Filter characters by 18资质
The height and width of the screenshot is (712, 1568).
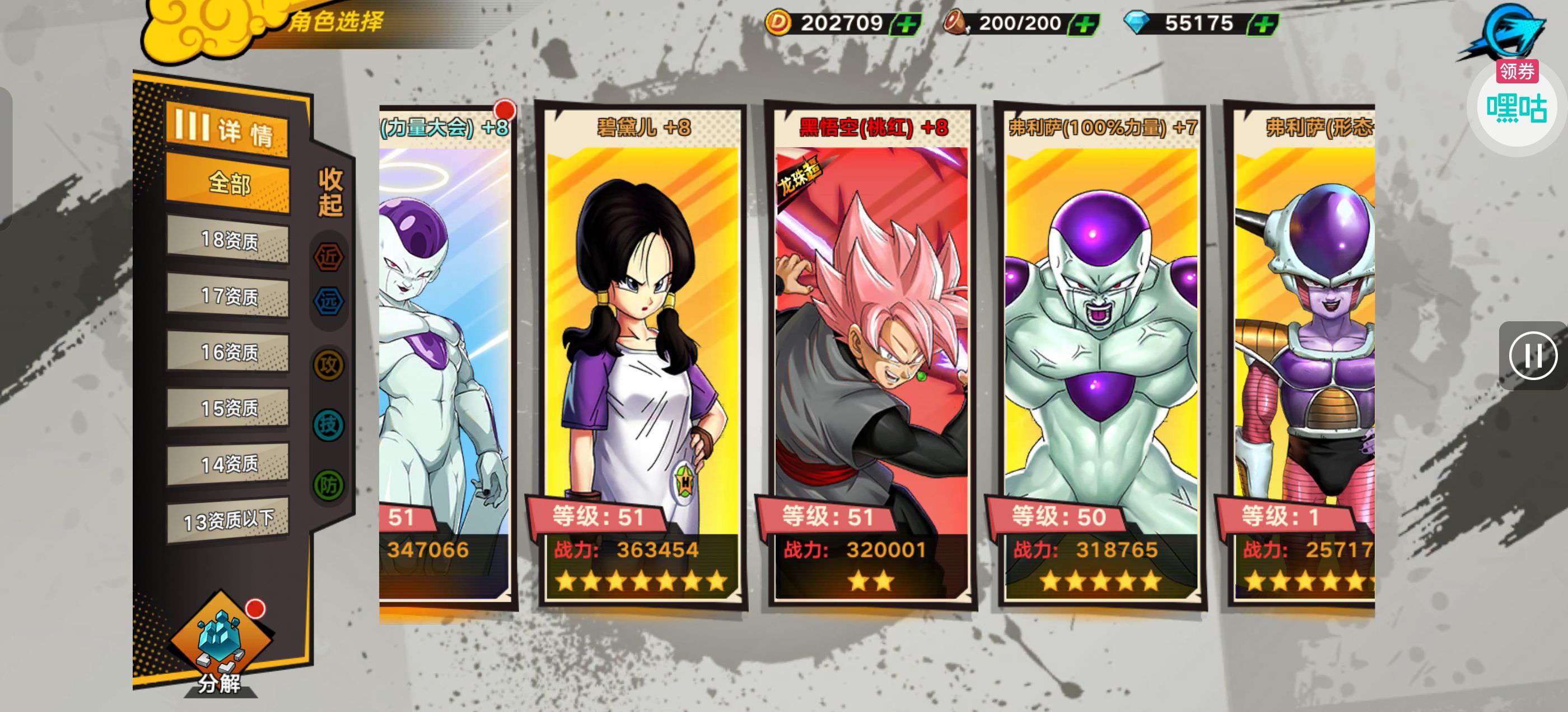pyautogui.click(x=228, y=240)
